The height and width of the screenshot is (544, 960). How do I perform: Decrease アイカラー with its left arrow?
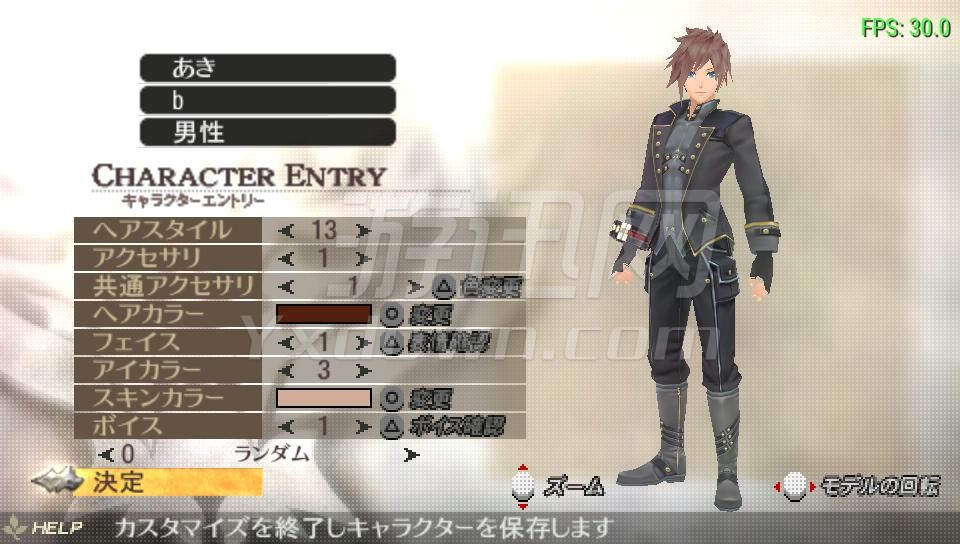click(287, 371)
